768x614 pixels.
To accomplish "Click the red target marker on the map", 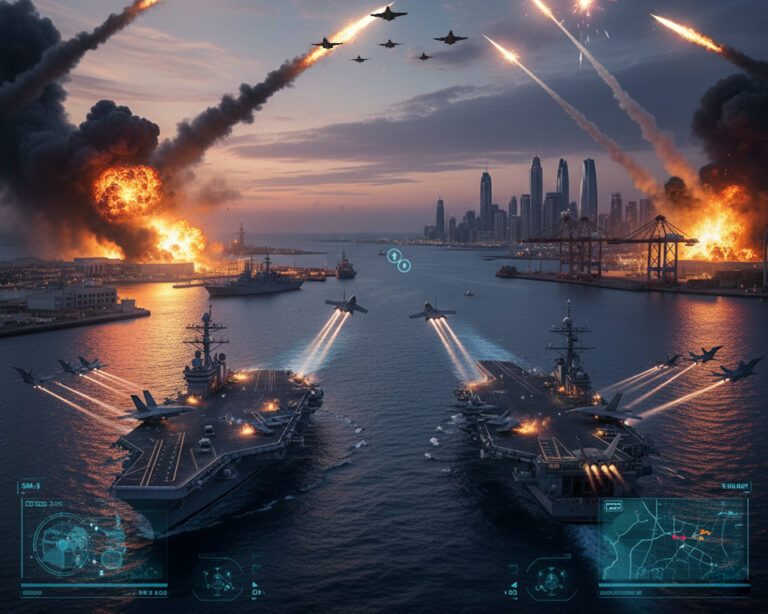I will (678, 537).
